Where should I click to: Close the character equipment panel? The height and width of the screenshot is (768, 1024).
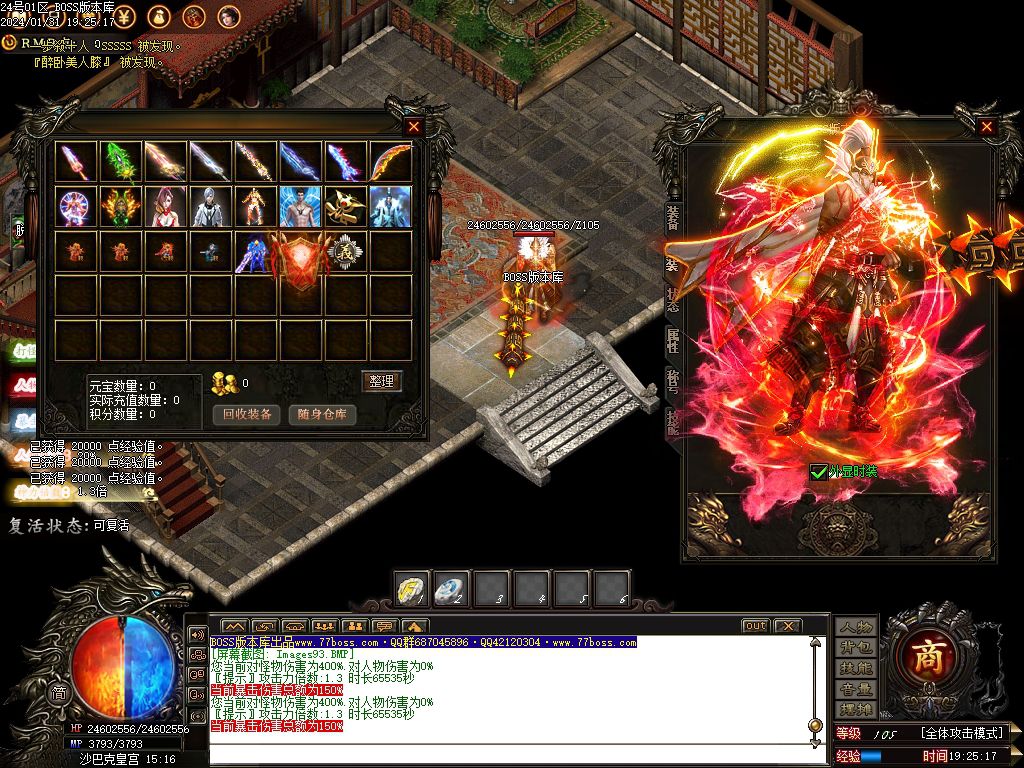[x=986, y=127]
